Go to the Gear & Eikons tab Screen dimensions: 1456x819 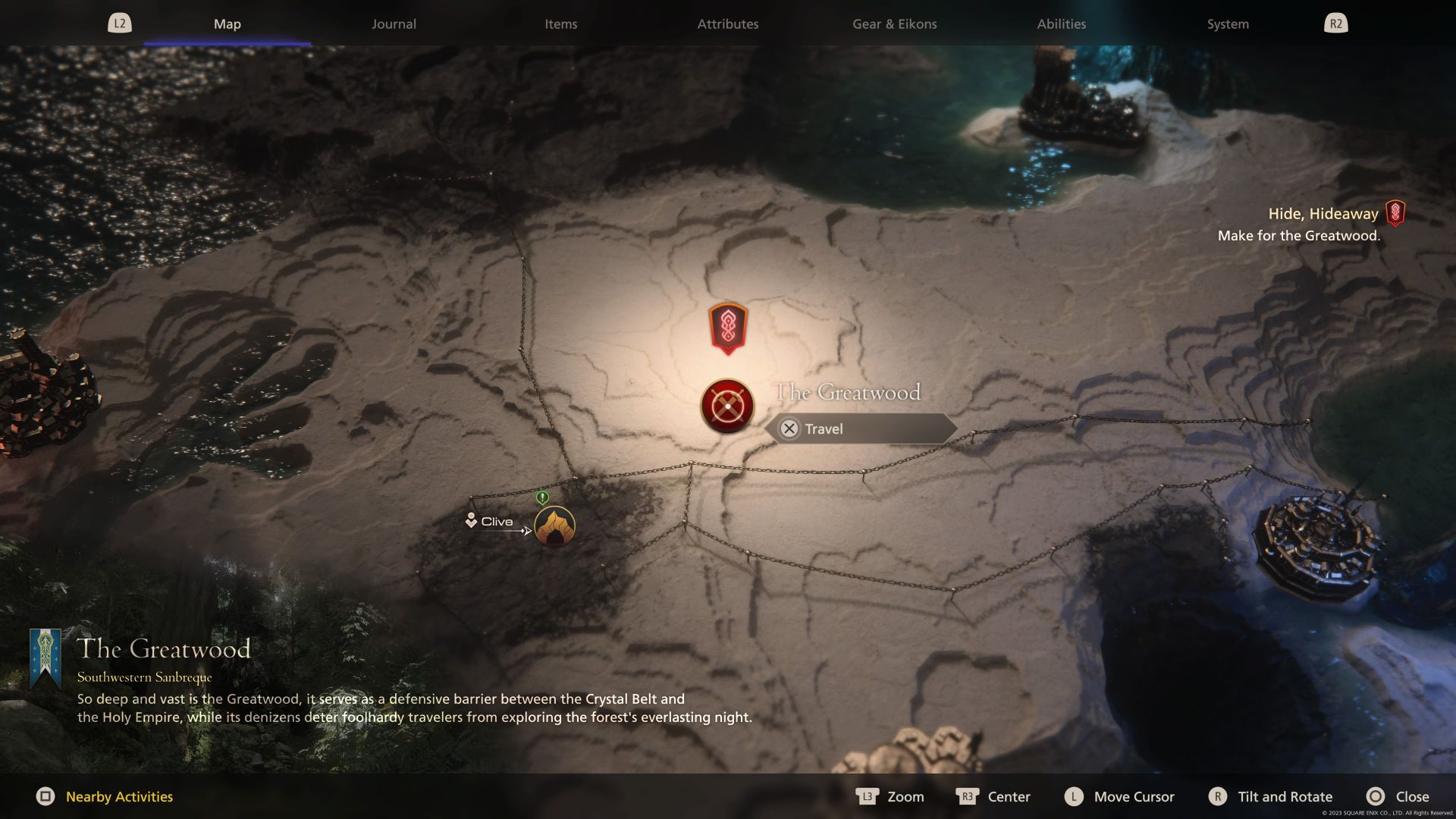pos(894,24)
